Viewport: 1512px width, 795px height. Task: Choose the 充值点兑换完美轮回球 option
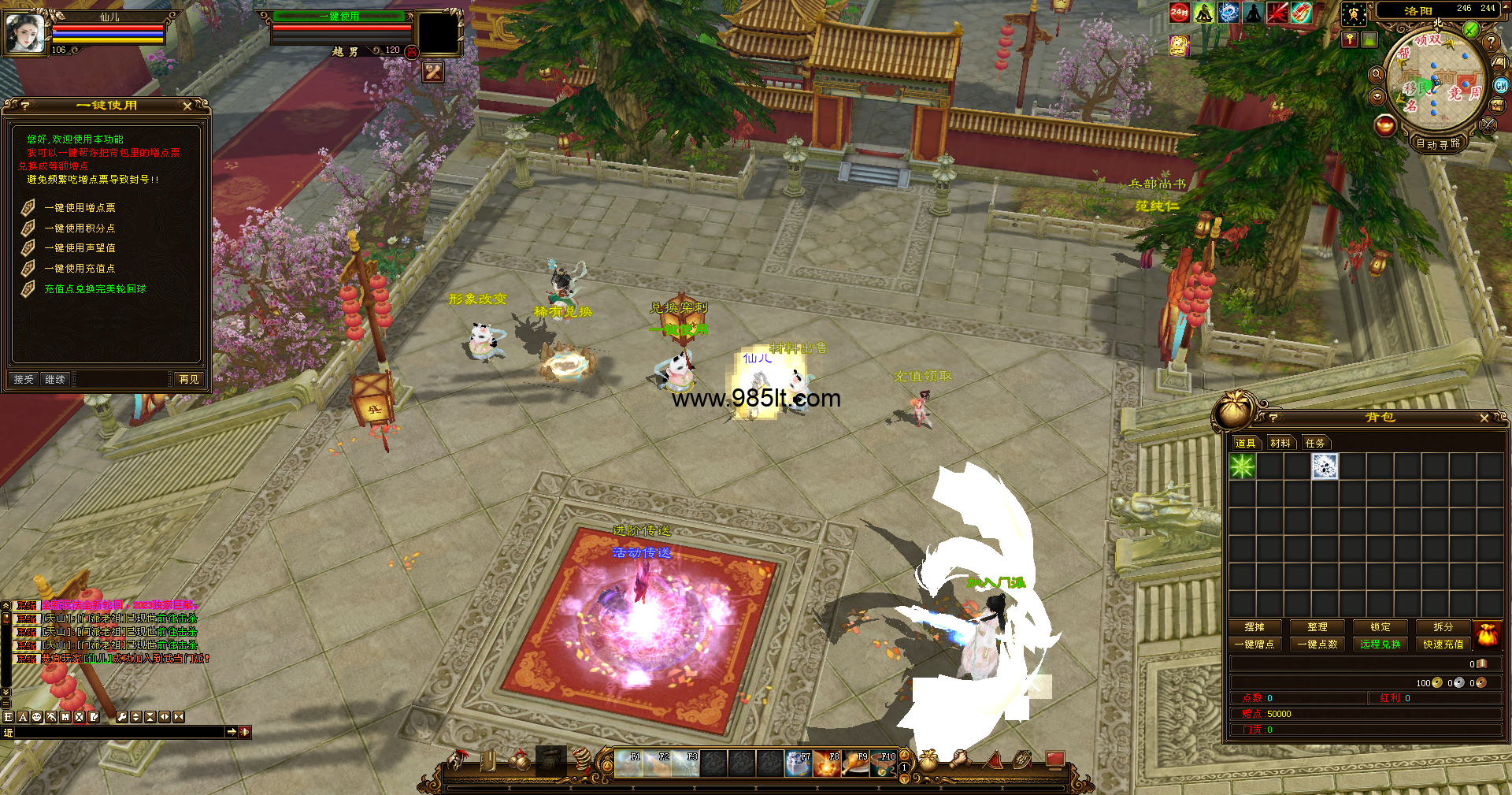point(94,289)
